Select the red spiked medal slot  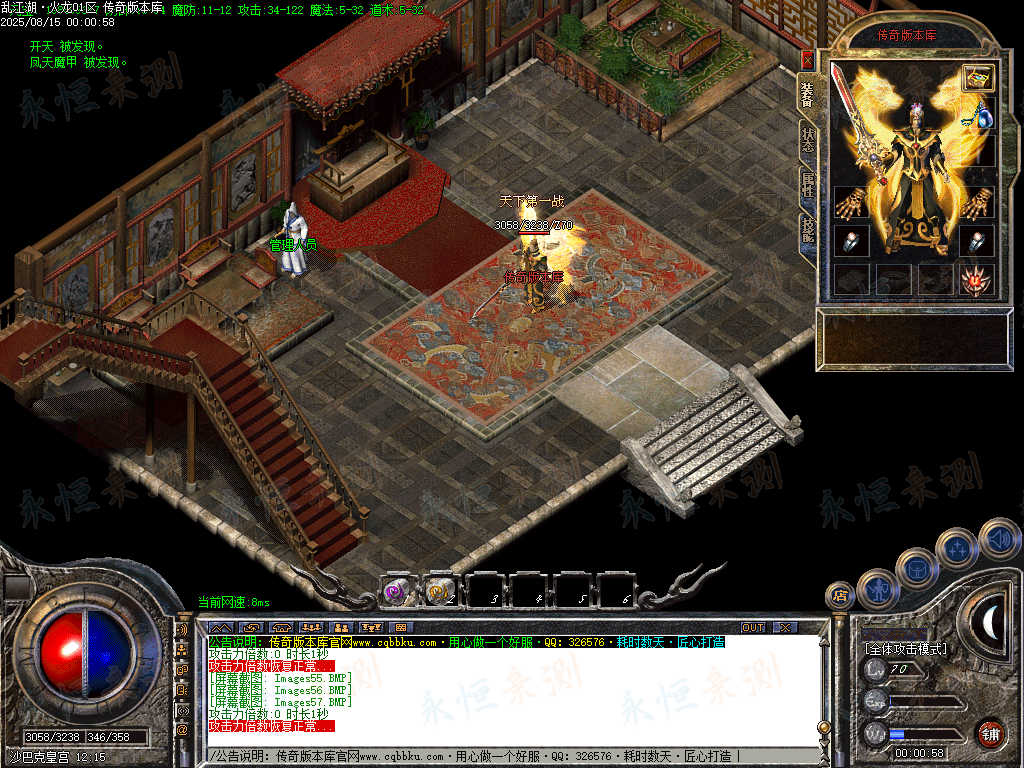pos(976,281)
